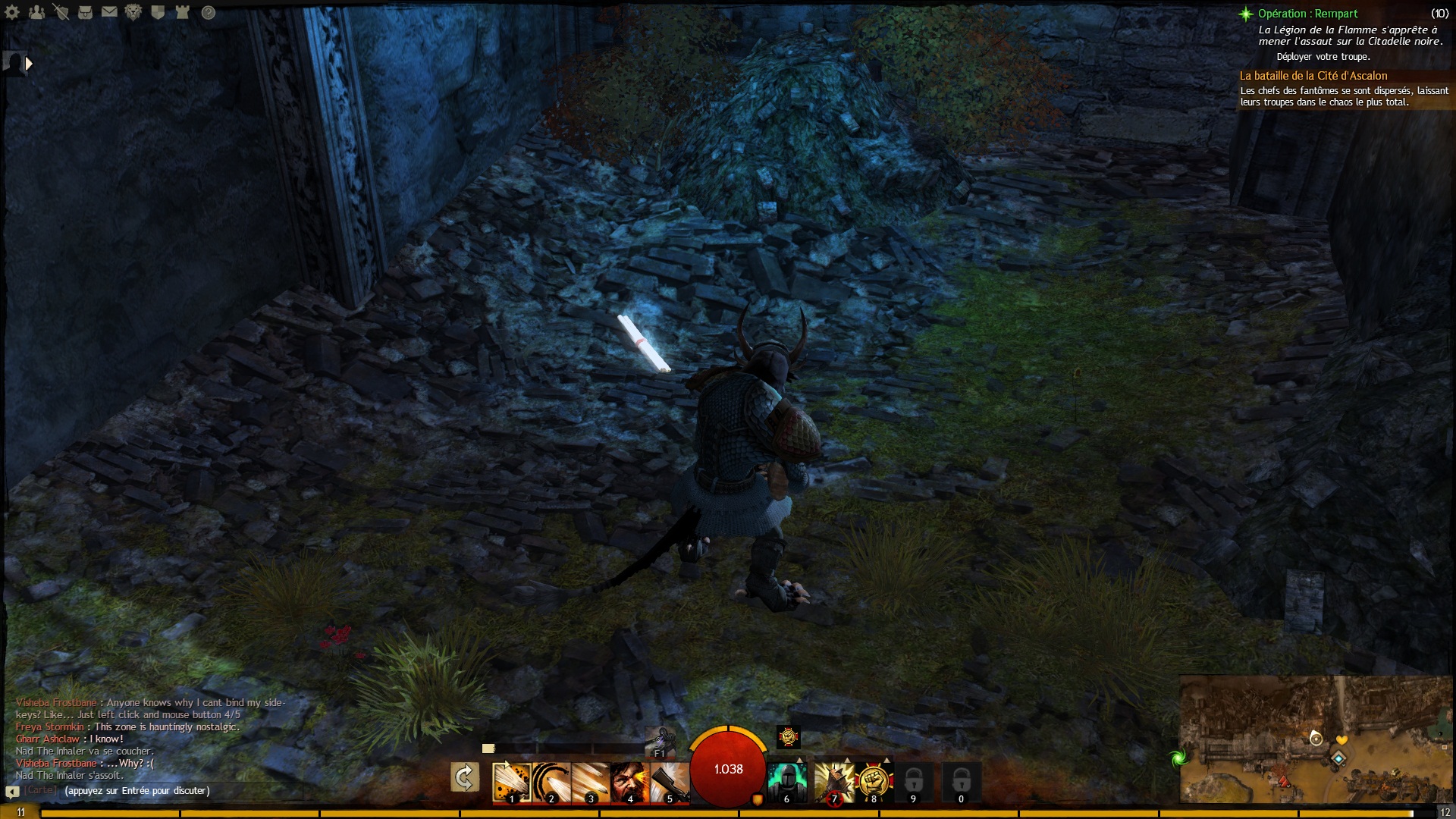This screenshot has height=819, width=1456.
Task: Open the mail envelope icon
Action: 109,12
